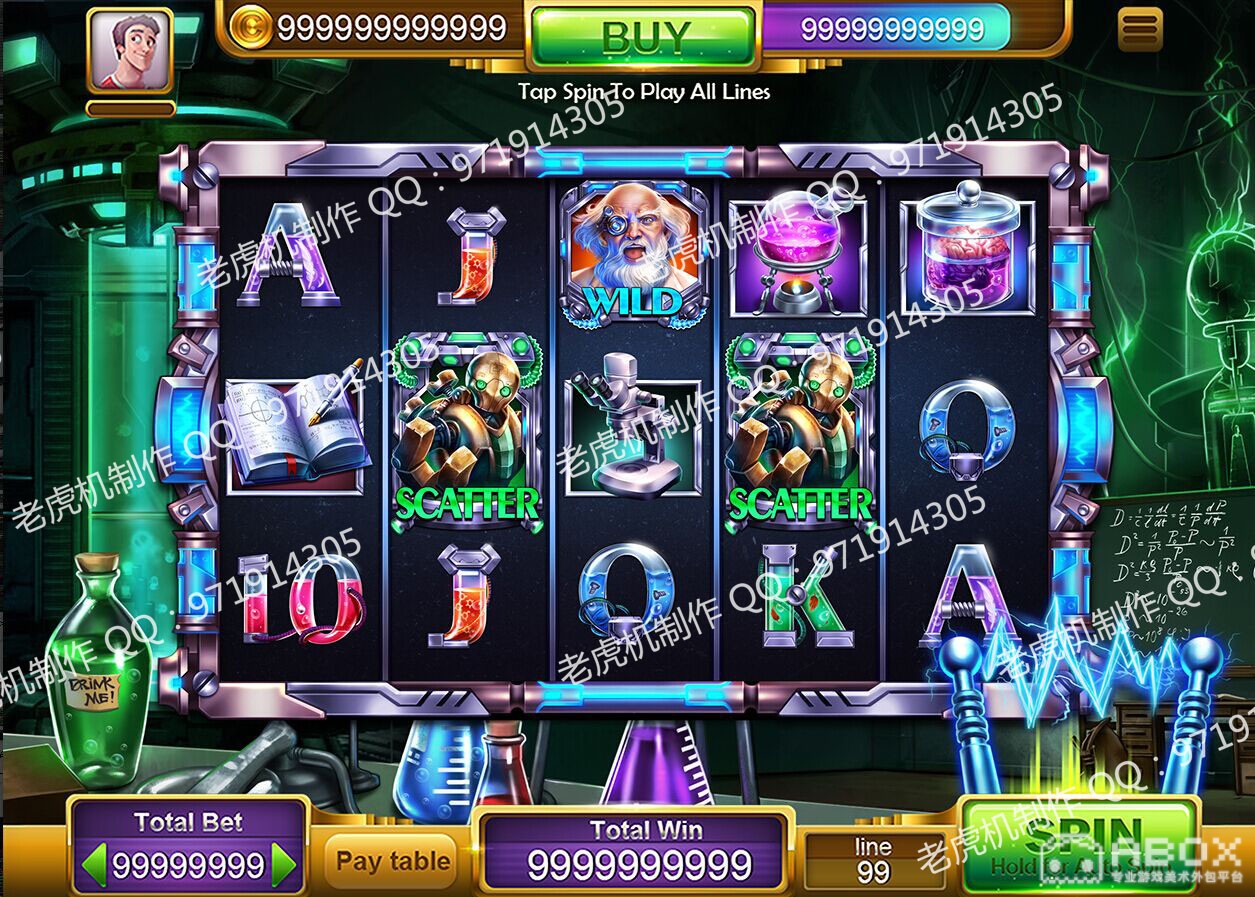1255x897 pixels.
Task: Open the hamburger menu
Action: click(1139, 29)
